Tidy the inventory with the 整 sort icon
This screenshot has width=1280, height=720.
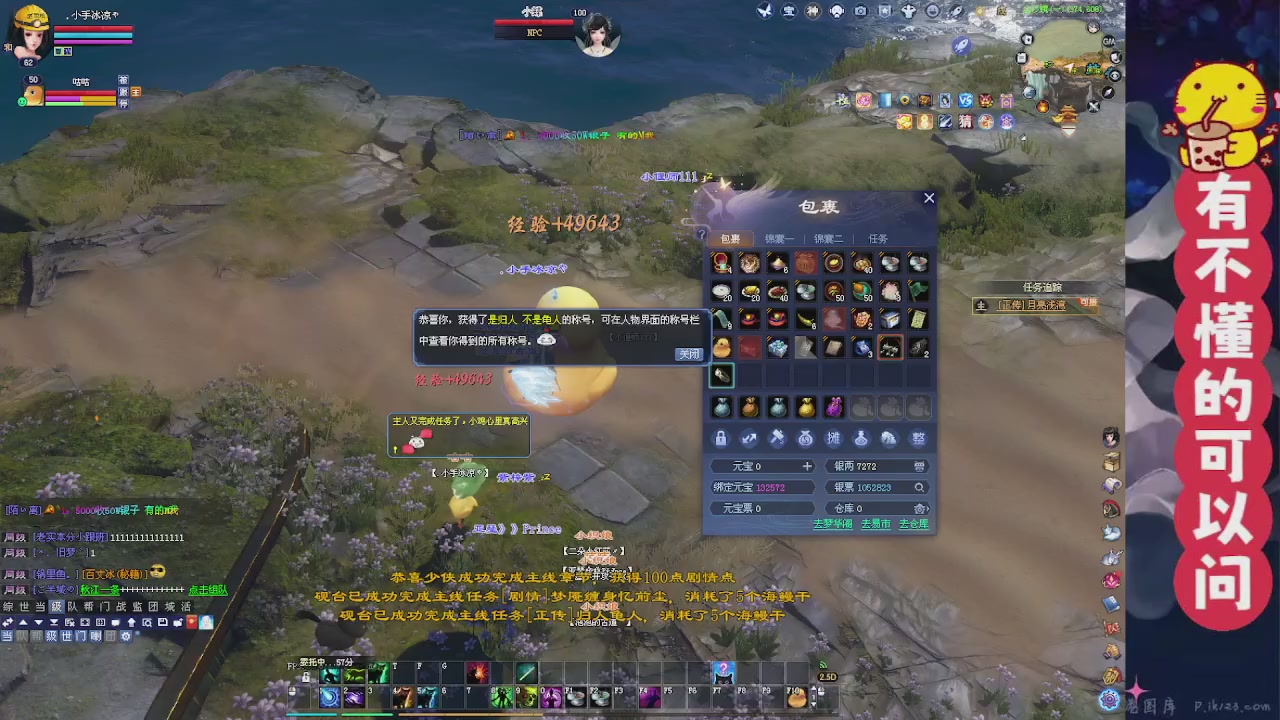[918, 438]
